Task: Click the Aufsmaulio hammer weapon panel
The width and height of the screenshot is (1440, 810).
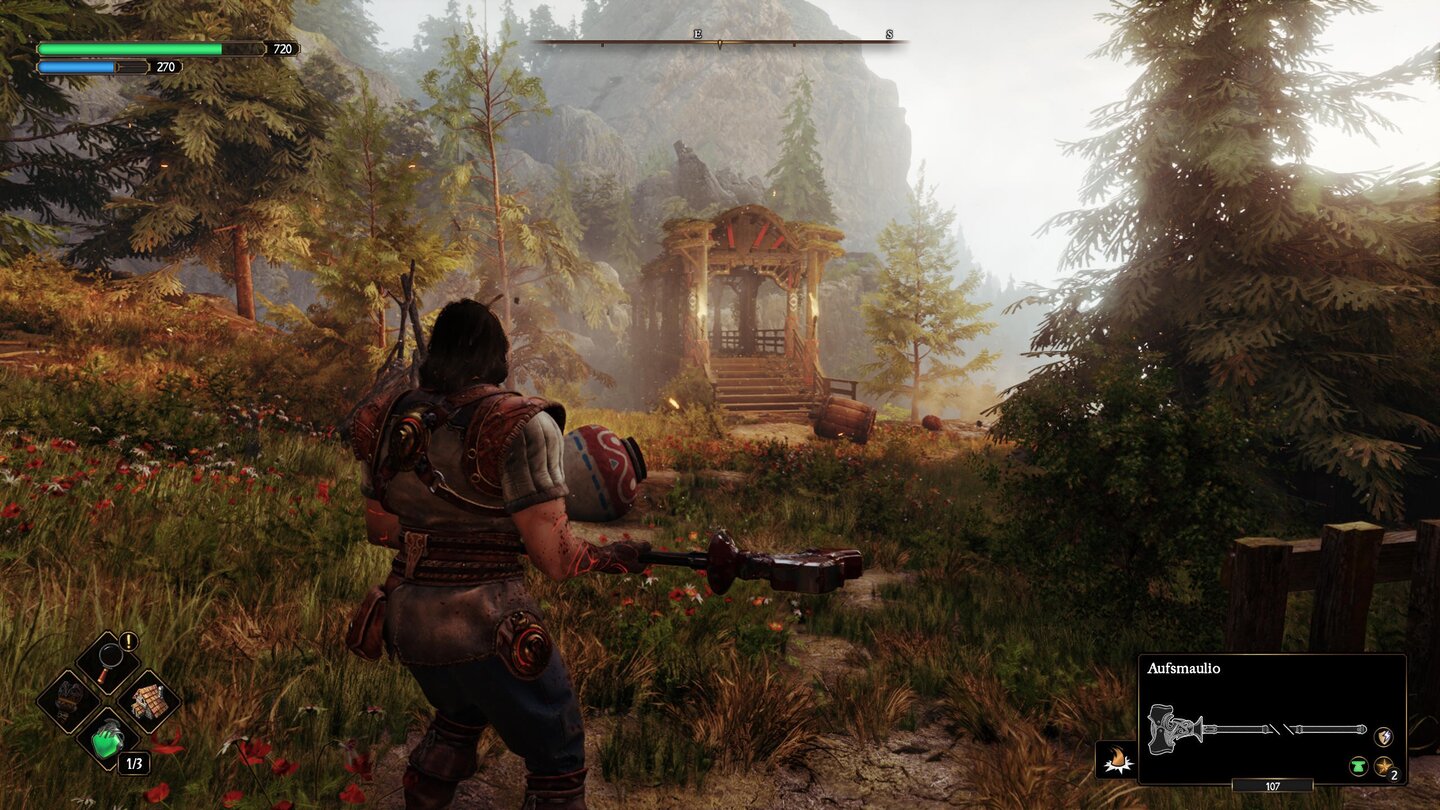Action: 1271,719
